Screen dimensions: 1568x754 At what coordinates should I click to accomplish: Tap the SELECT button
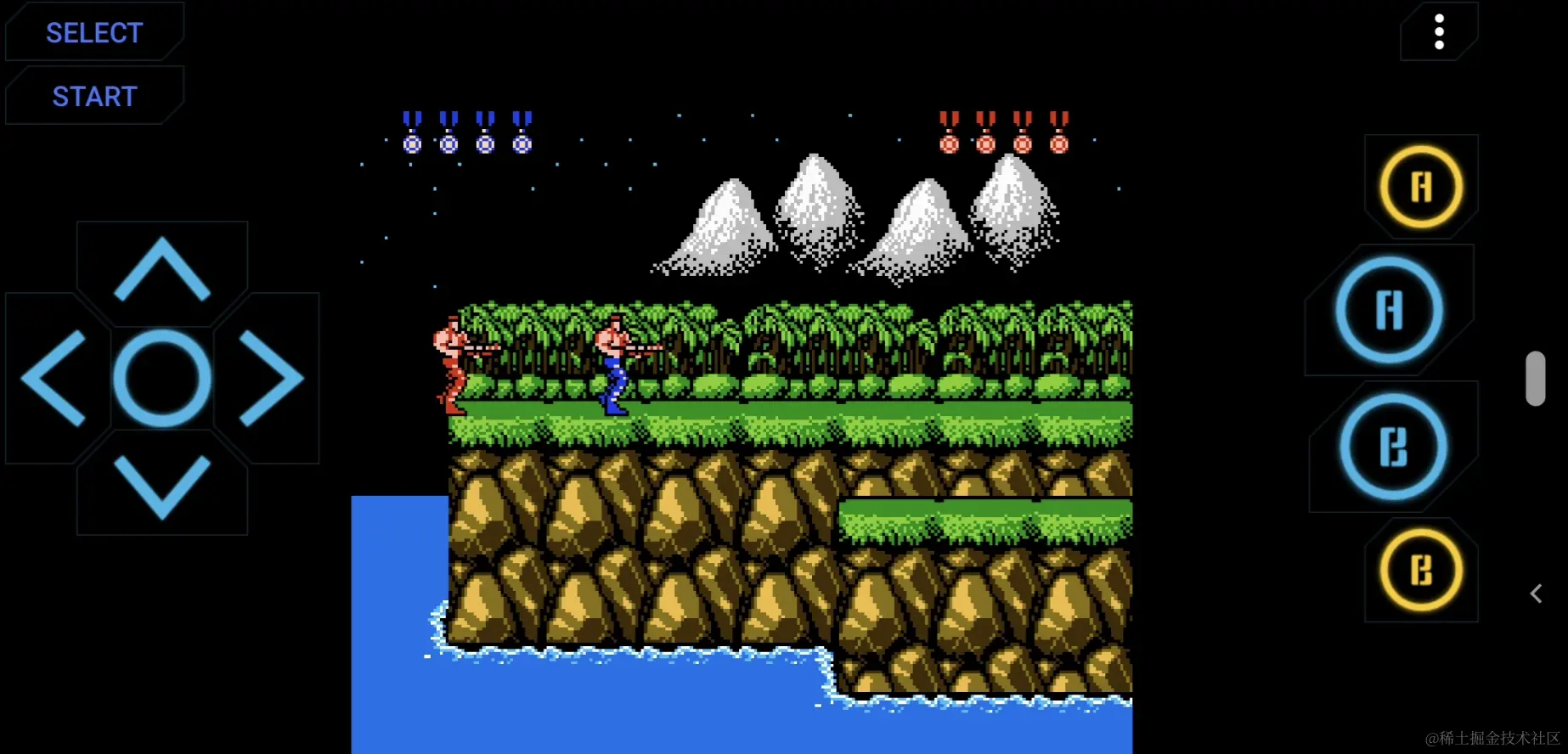tap(94, 33)
